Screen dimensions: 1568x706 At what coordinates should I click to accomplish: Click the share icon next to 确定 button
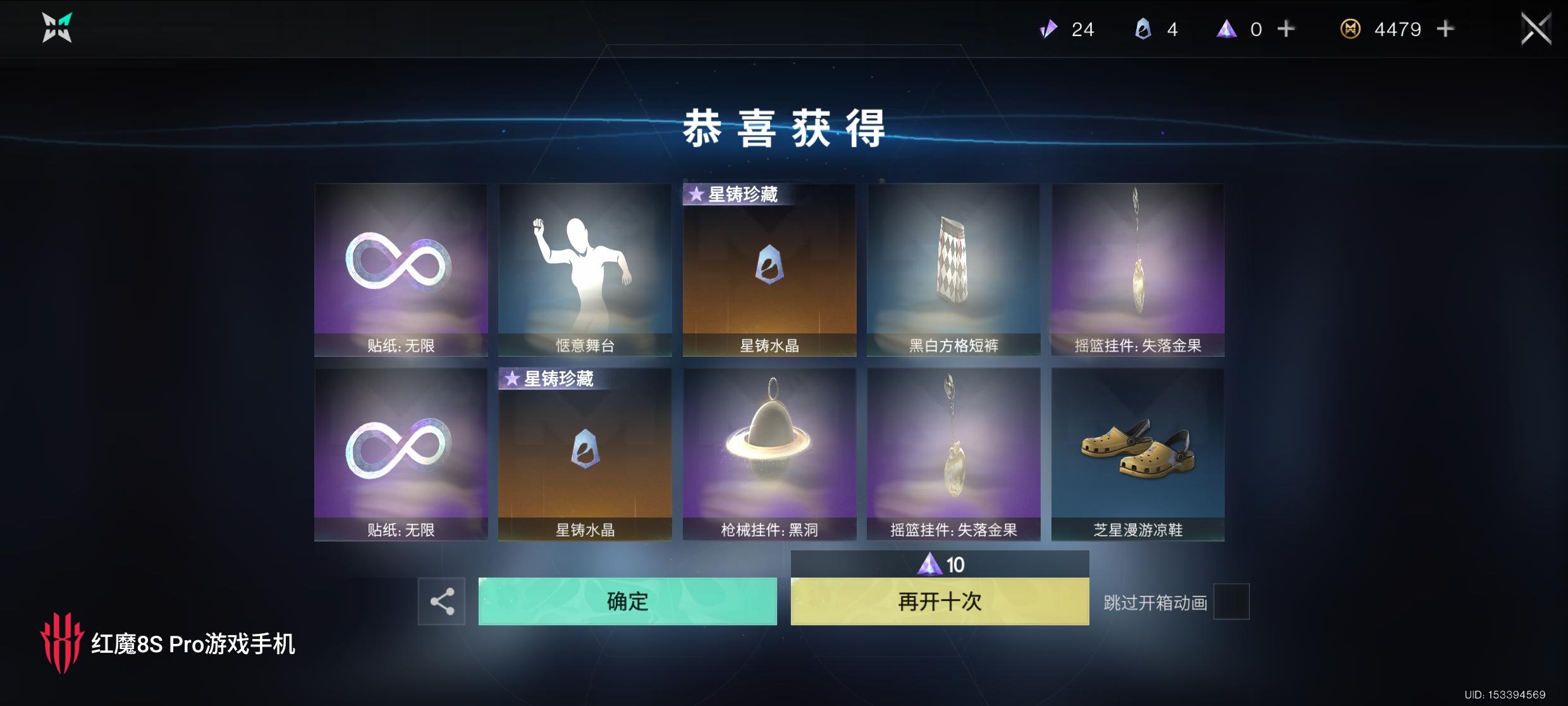(x=441, y=602)
